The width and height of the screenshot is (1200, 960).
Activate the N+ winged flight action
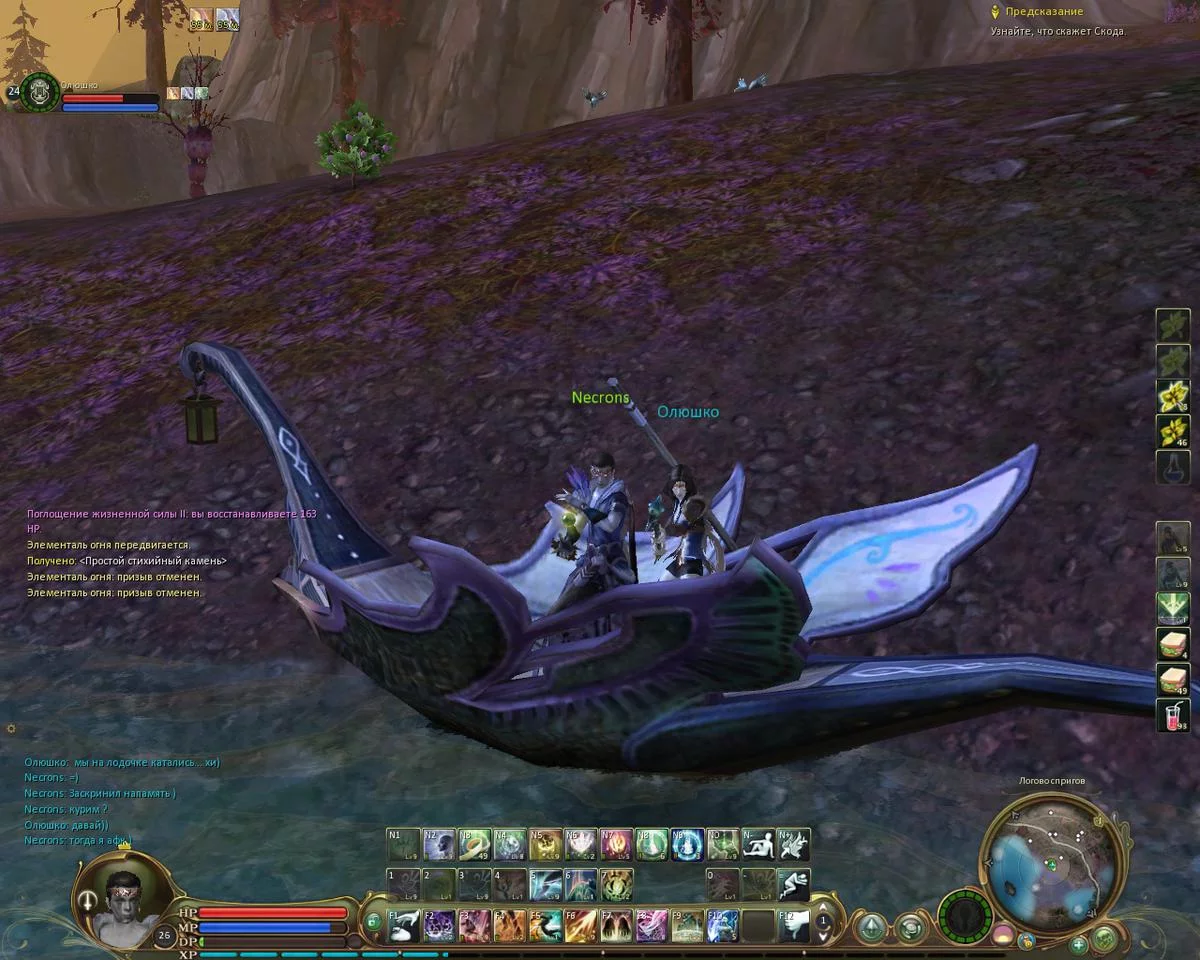[793, 844]
